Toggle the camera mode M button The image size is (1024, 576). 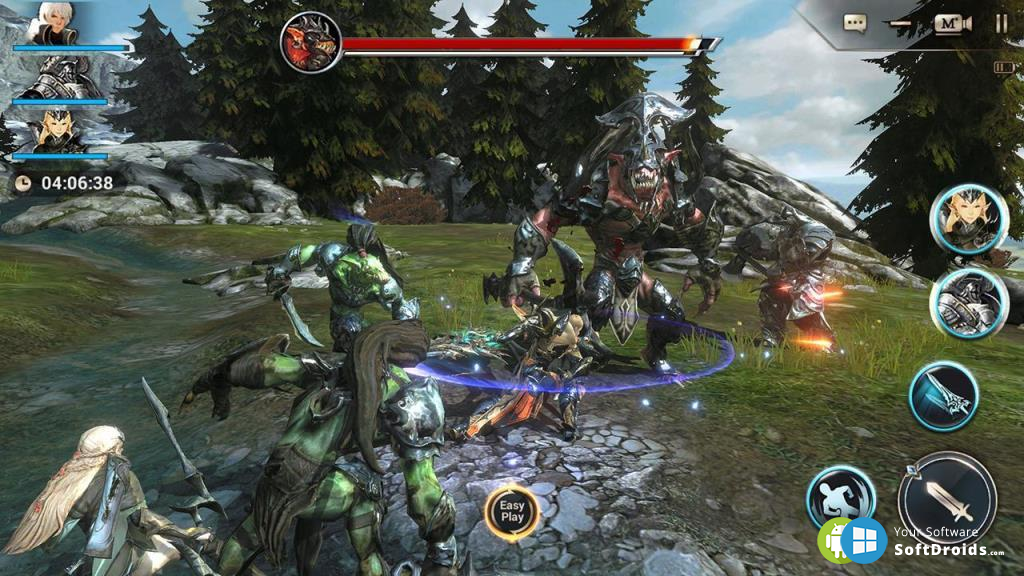click(x=952, y=23)
